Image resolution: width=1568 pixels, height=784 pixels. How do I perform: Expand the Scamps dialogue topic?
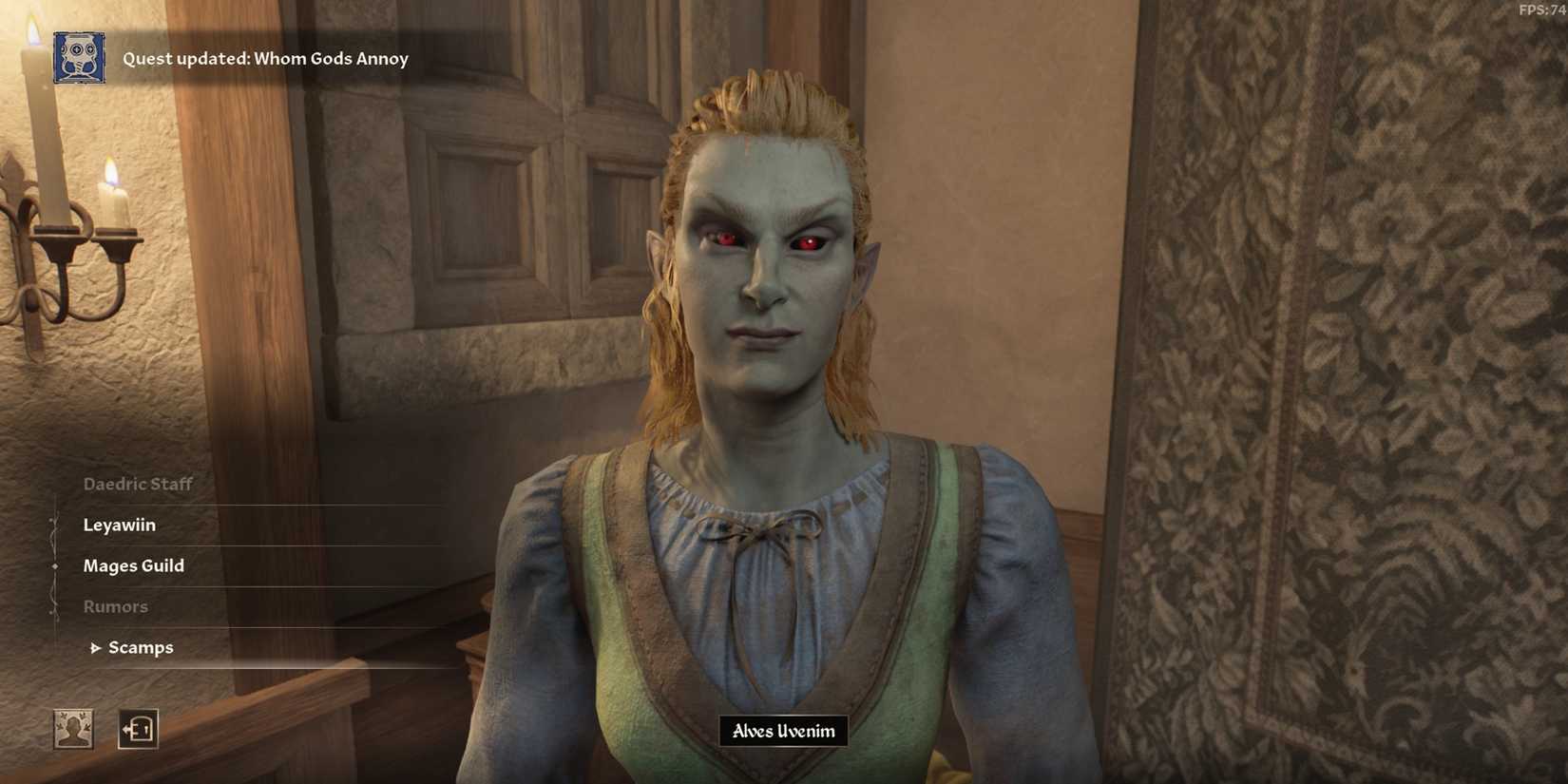coord(143,647)
